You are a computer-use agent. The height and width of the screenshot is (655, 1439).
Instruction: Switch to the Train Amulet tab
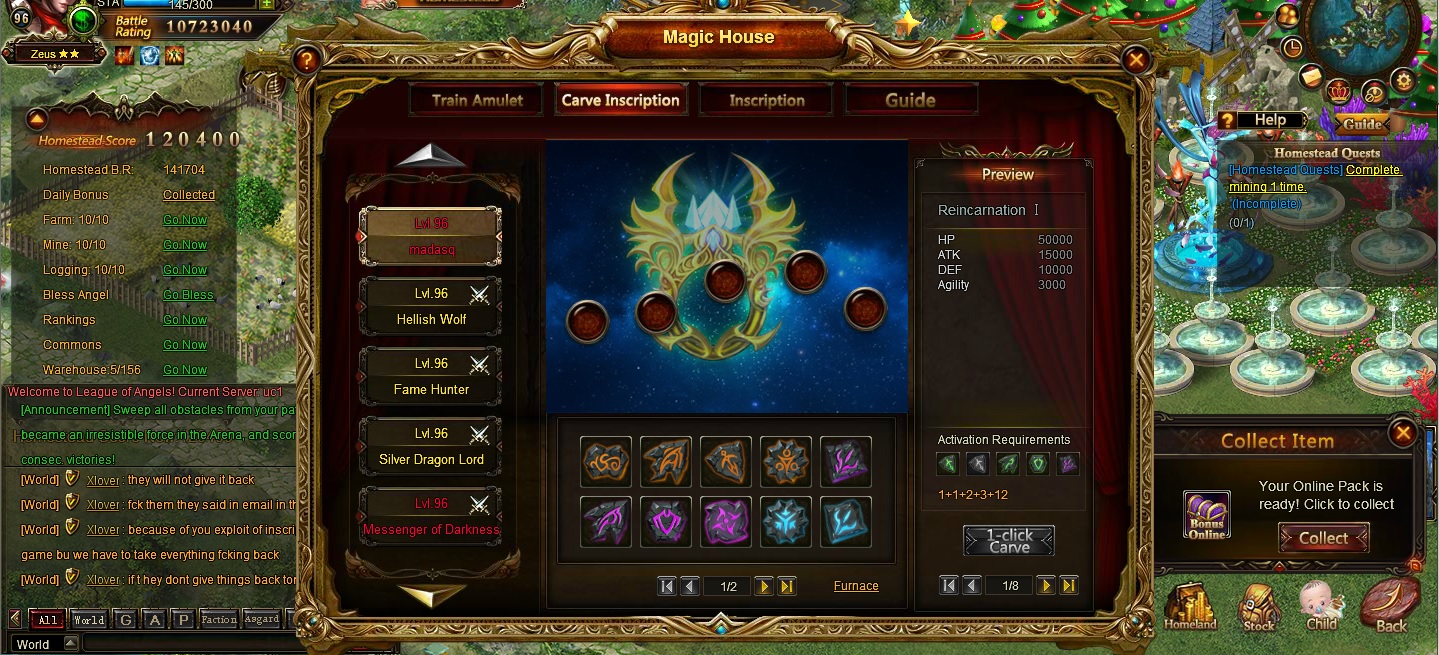click(477, 100)
